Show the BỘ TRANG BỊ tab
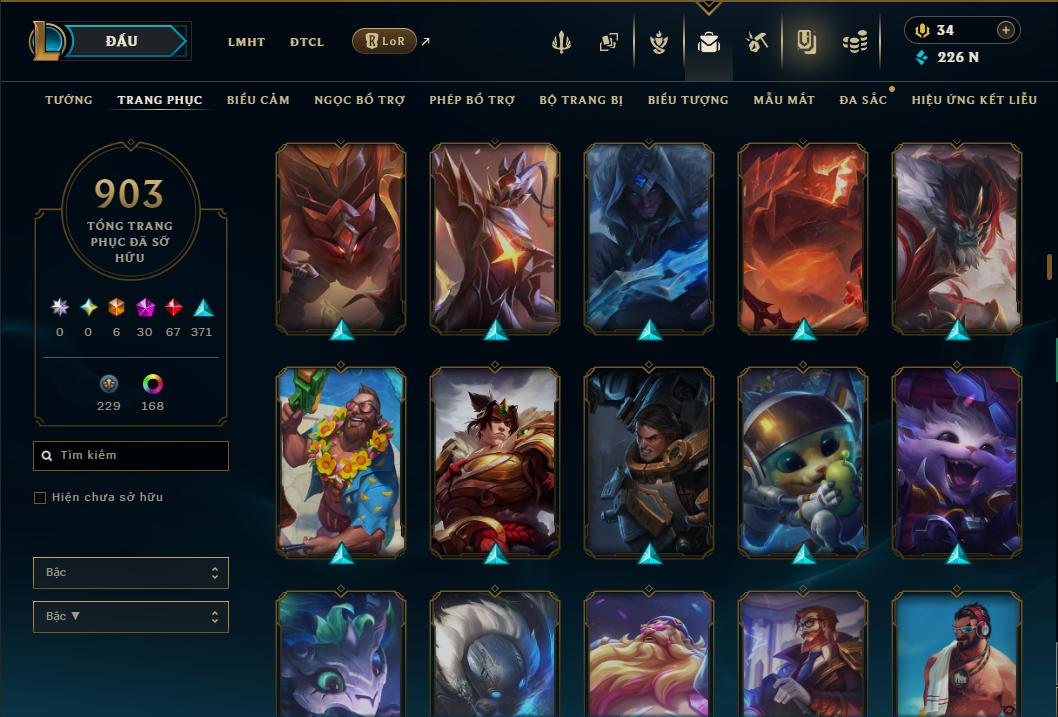The image size is (1058, 717). (x=581, y=100)
